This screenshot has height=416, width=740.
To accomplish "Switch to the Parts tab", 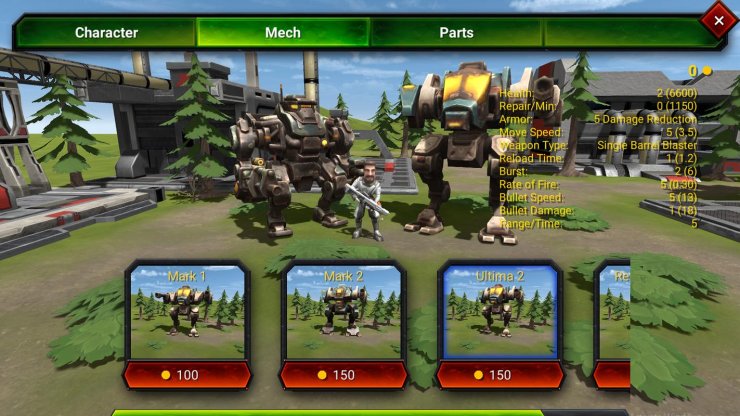I will (456, 33).
